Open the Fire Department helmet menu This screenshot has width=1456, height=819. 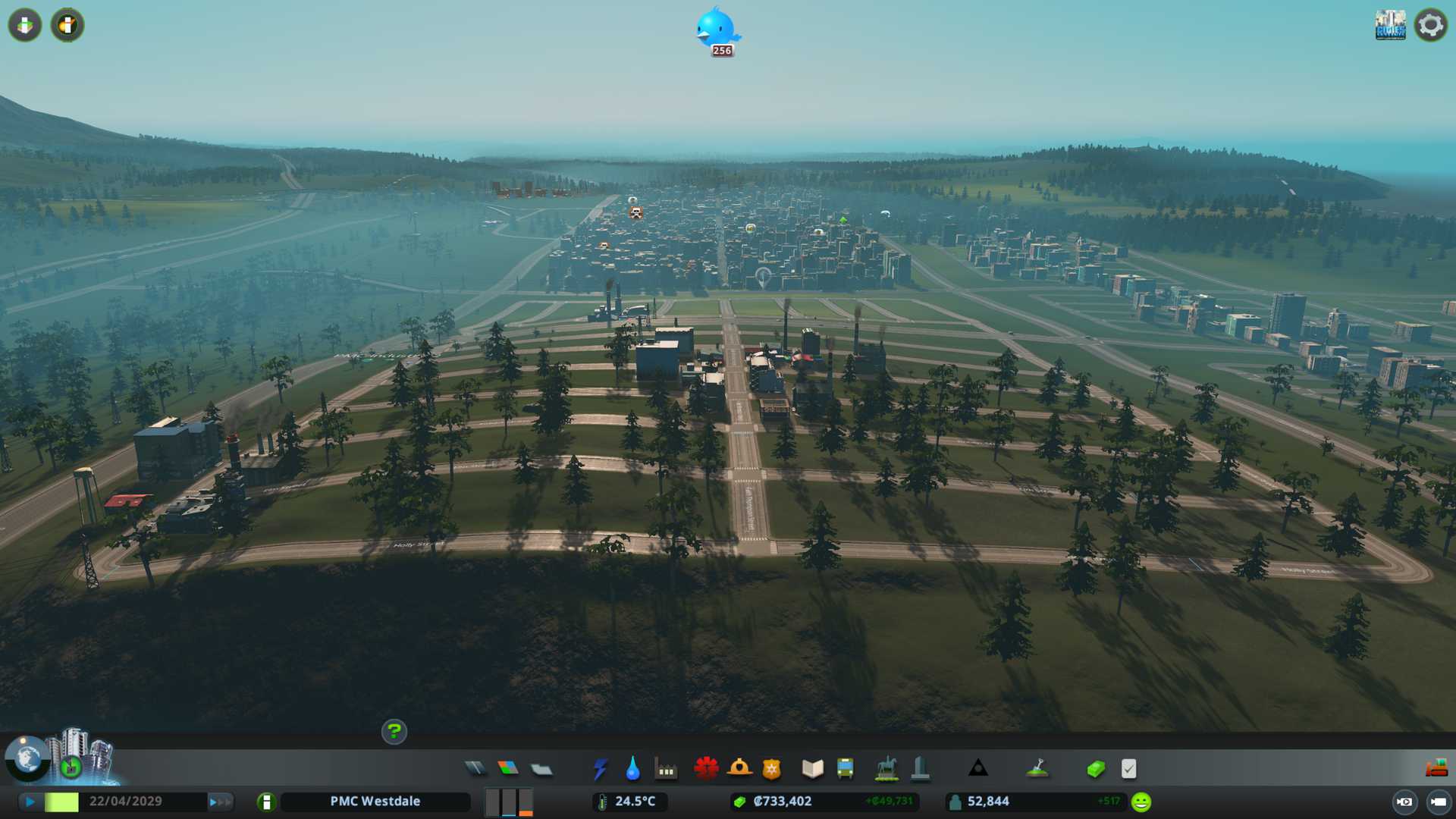pos(739,769)
